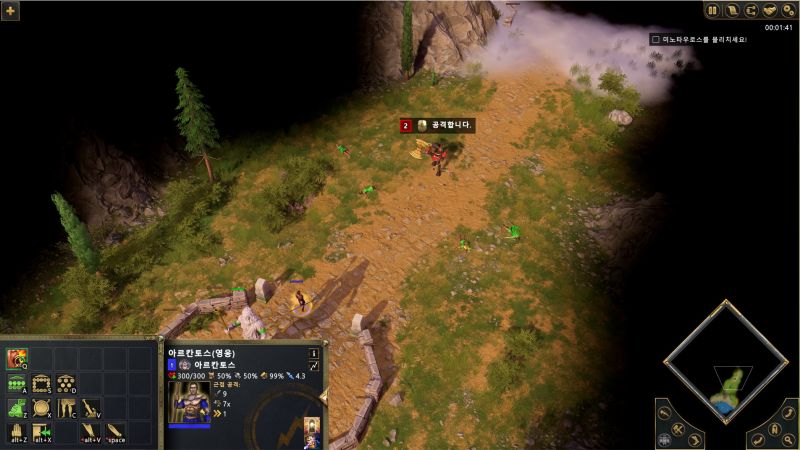Open the handshake diplomacy button
This screenshot has height=450, width=800.
(770, 10)
